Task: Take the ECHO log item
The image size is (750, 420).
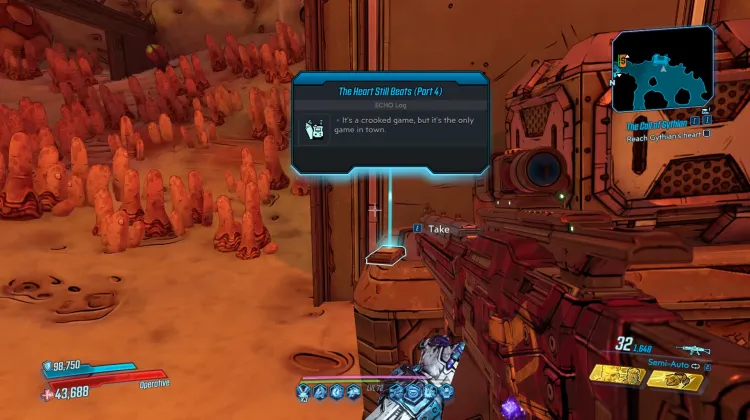Action: pyautogui.click(x=438, y=229)
